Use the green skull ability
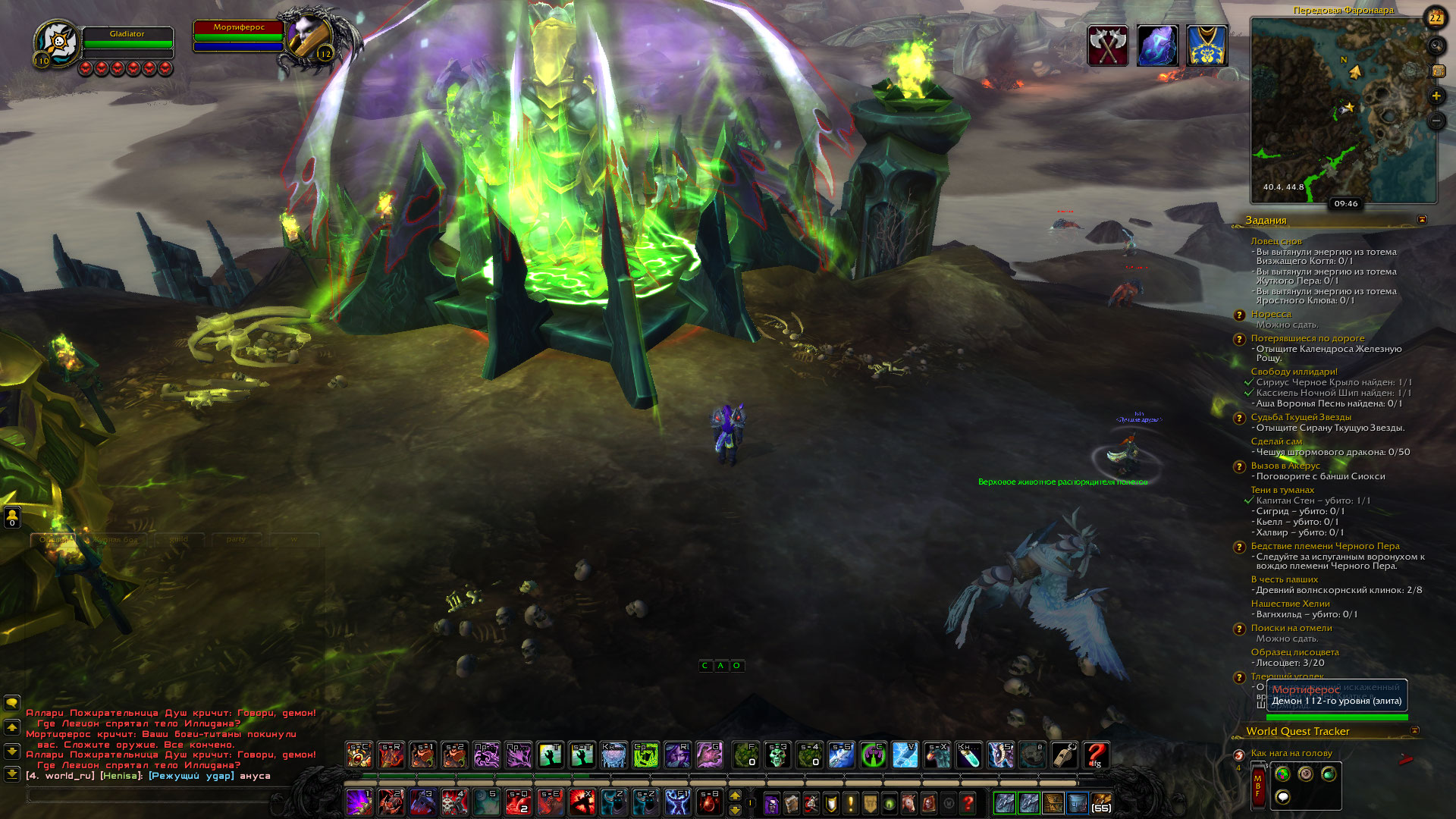The height and width of the screenshot is (819, 1456). click(x=777, y=755)
